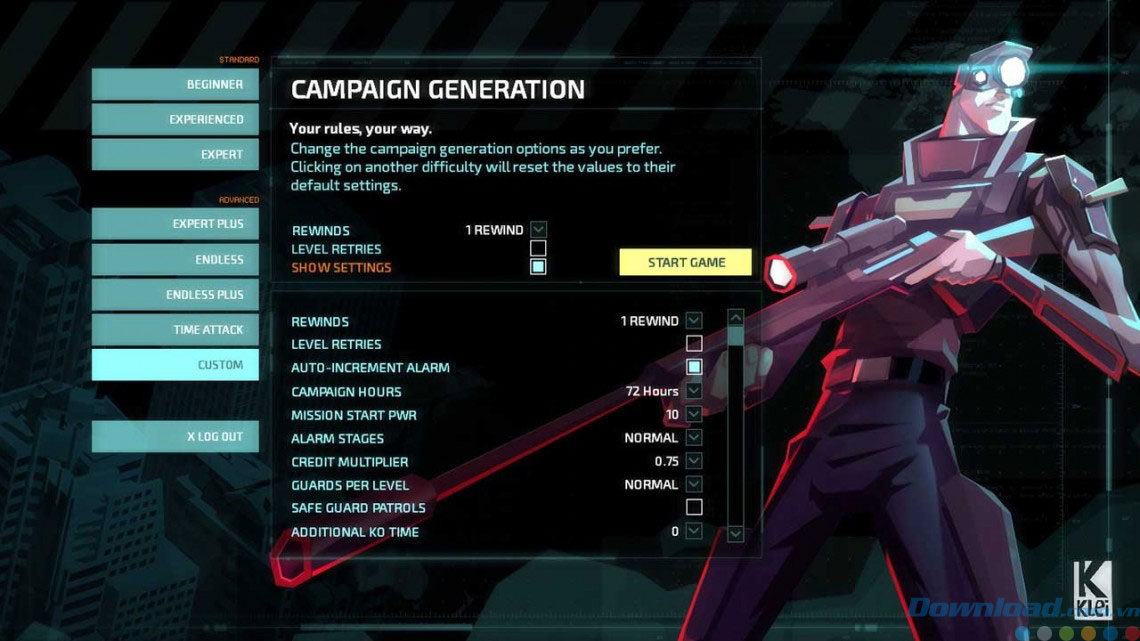Start the game with the yellow button
1140x641 pixels.
(685, 262)
